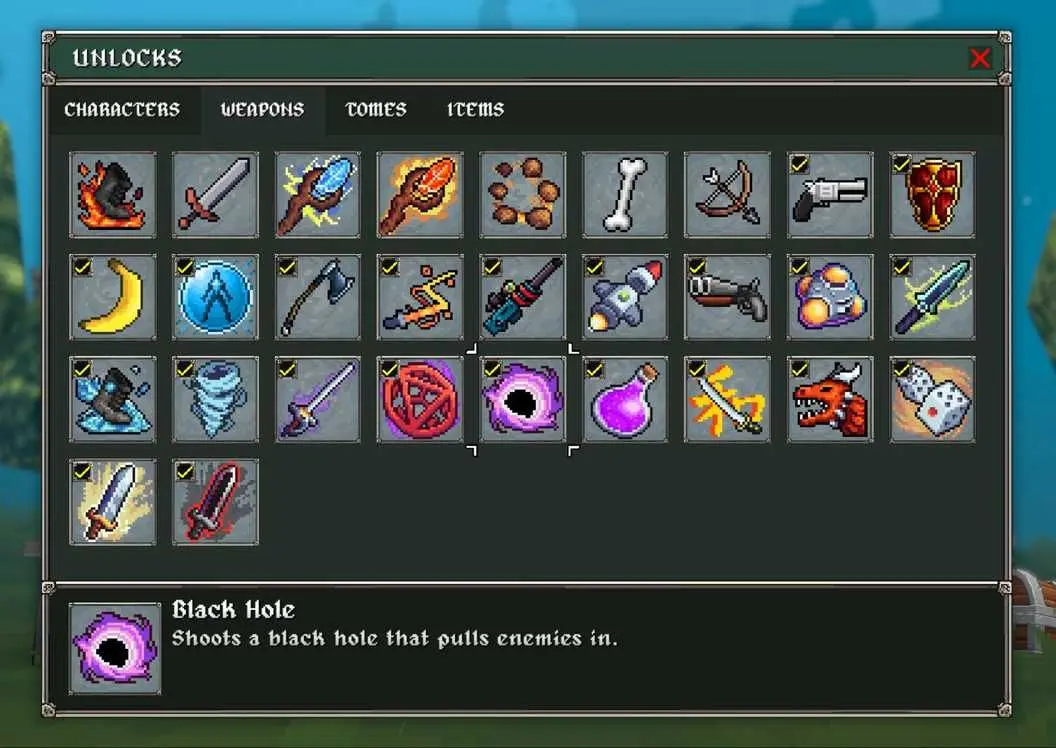Screen dimensions: 1056x748
Task: Choose the tornado weapon icon
Action: click(215, 399)
